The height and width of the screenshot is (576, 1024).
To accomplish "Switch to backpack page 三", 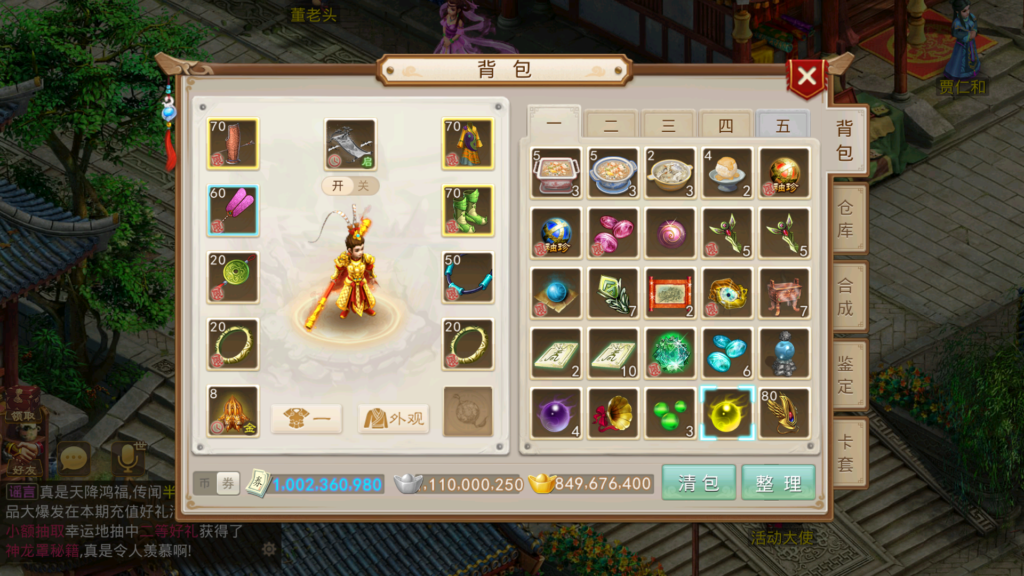I will click(668, 126).
